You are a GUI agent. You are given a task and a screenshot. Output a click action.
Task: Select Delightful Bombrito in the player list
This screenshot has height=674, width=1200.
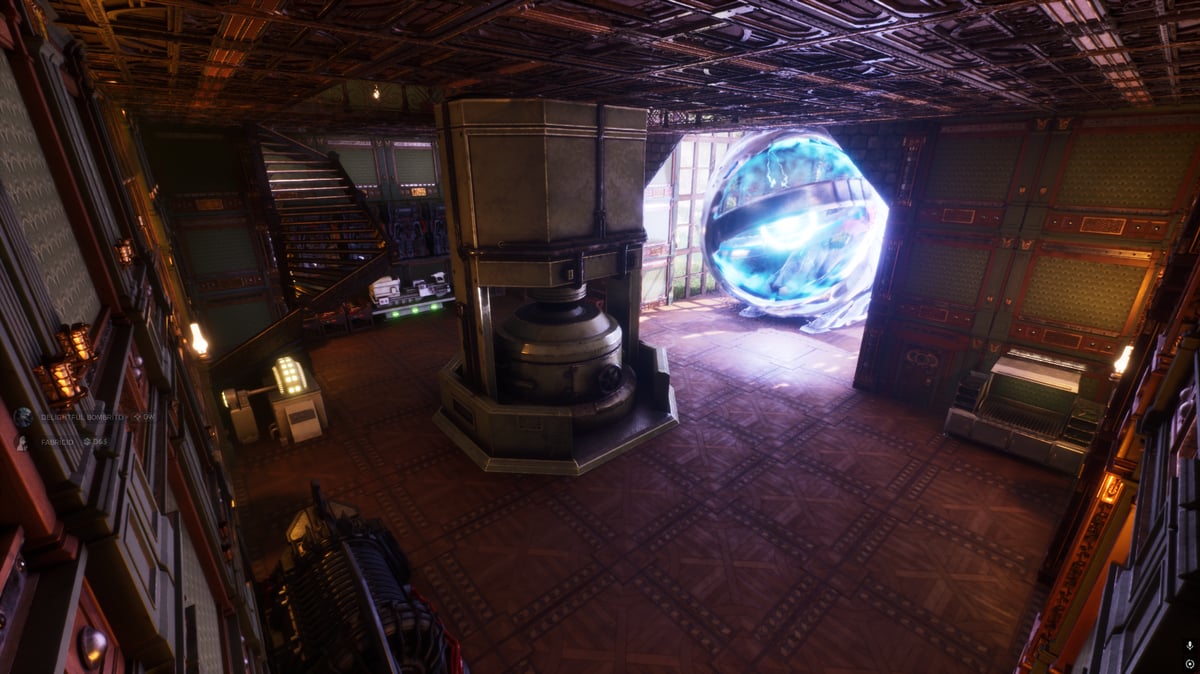82,416
